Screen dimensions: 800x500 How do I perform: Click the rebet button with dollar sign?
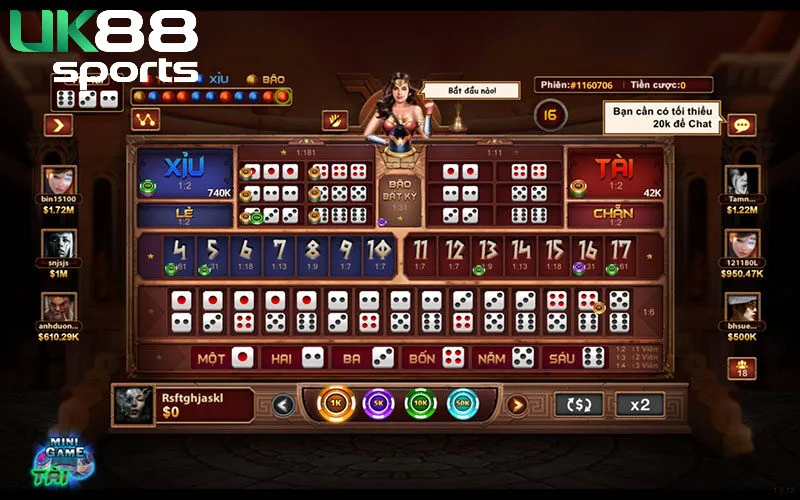click(x=579, y=404)
